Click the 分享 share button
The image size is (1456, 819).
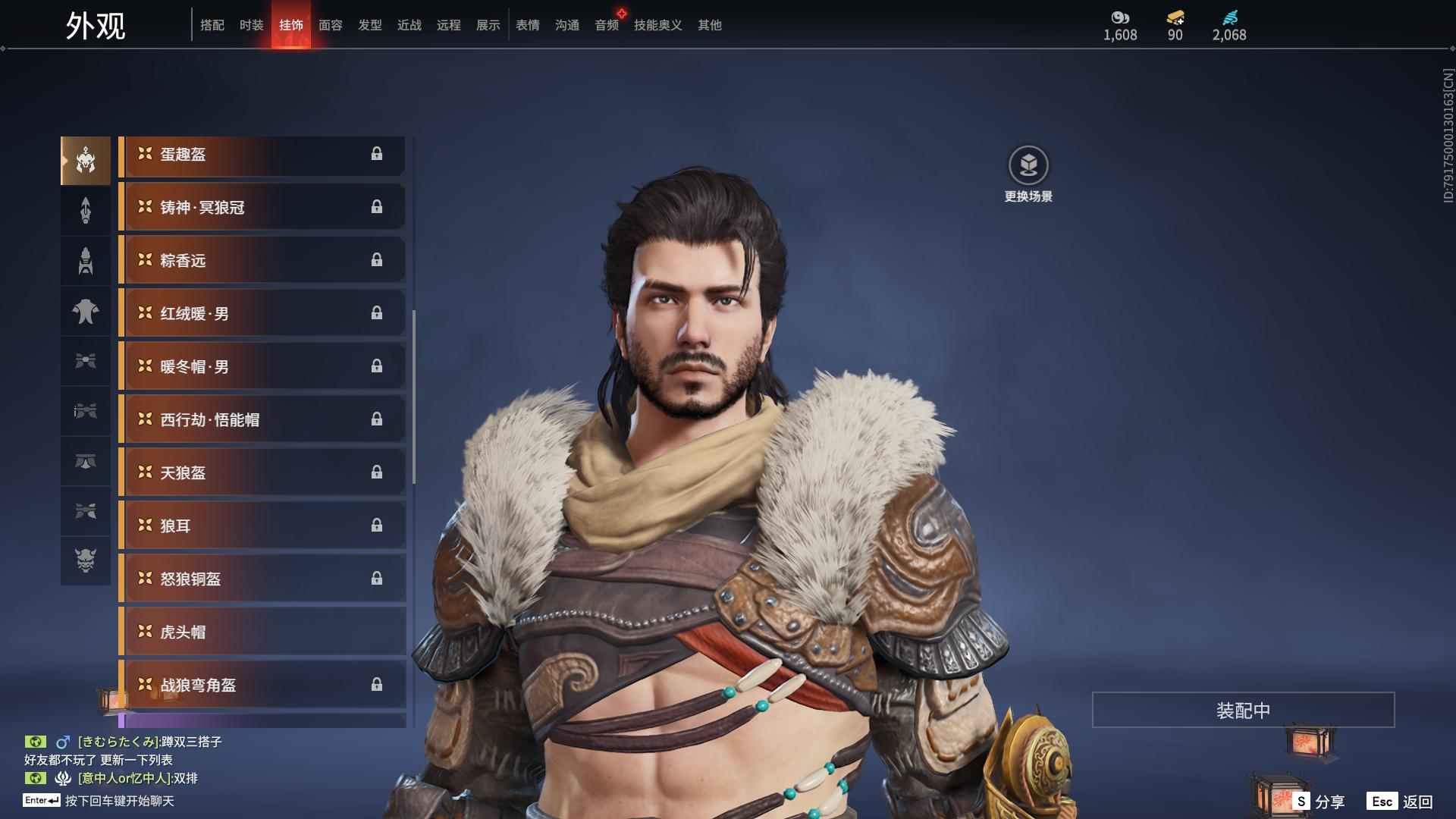pos(1319,802)
